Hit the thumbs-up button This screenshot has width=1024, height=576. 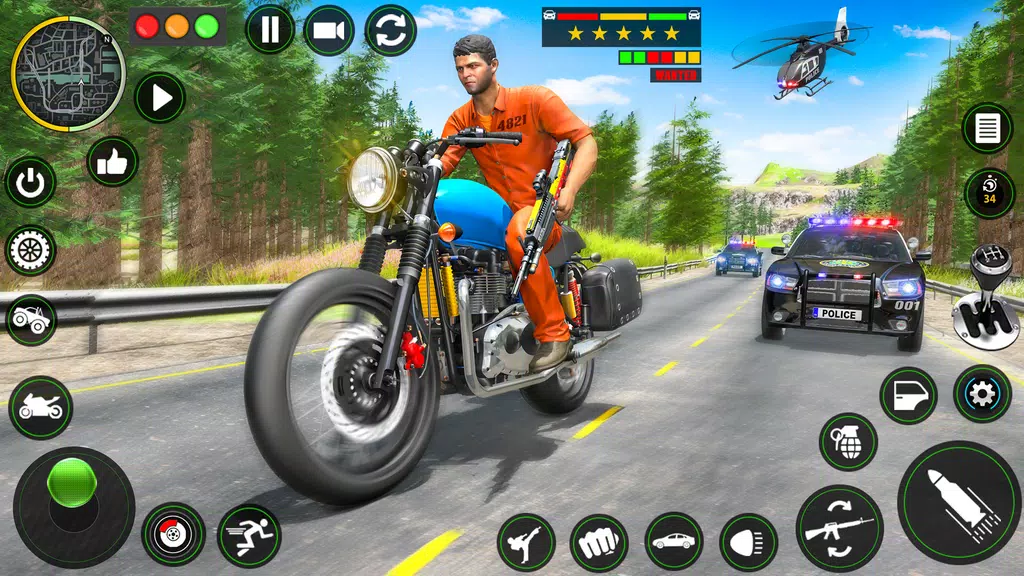click(x=112, y=161)
